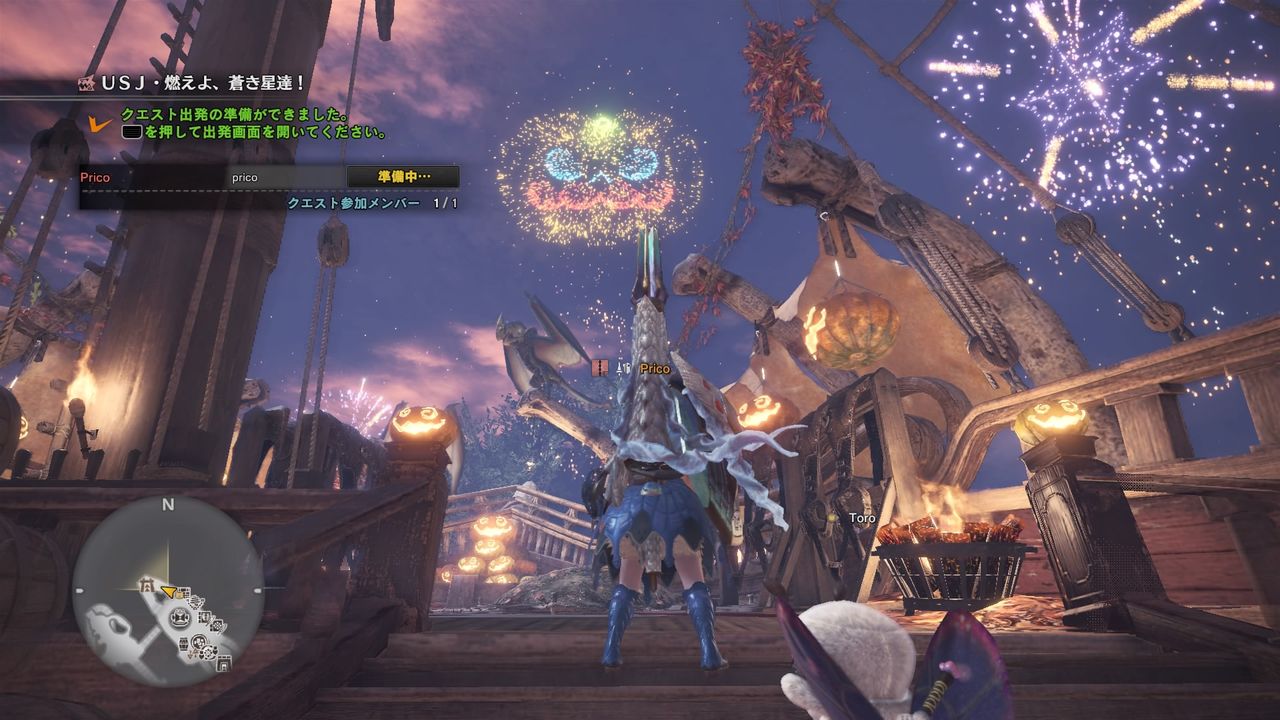Click the weapon icon beside Prico's floating nameplate
This screenshot has width=1280, height=720.
click(624, 367)
